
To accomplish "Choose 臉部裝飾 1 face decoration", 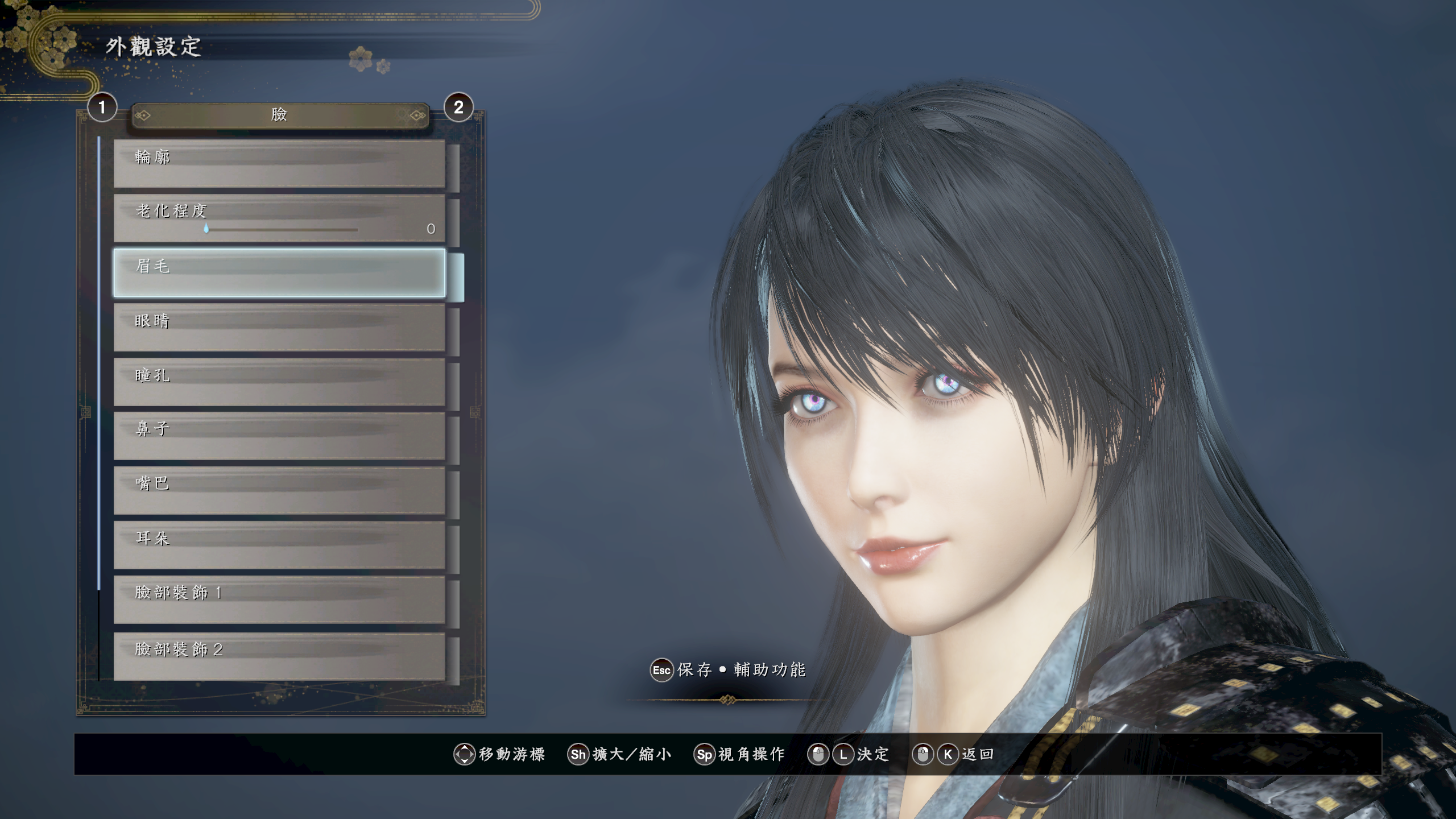I will point(279,599).
